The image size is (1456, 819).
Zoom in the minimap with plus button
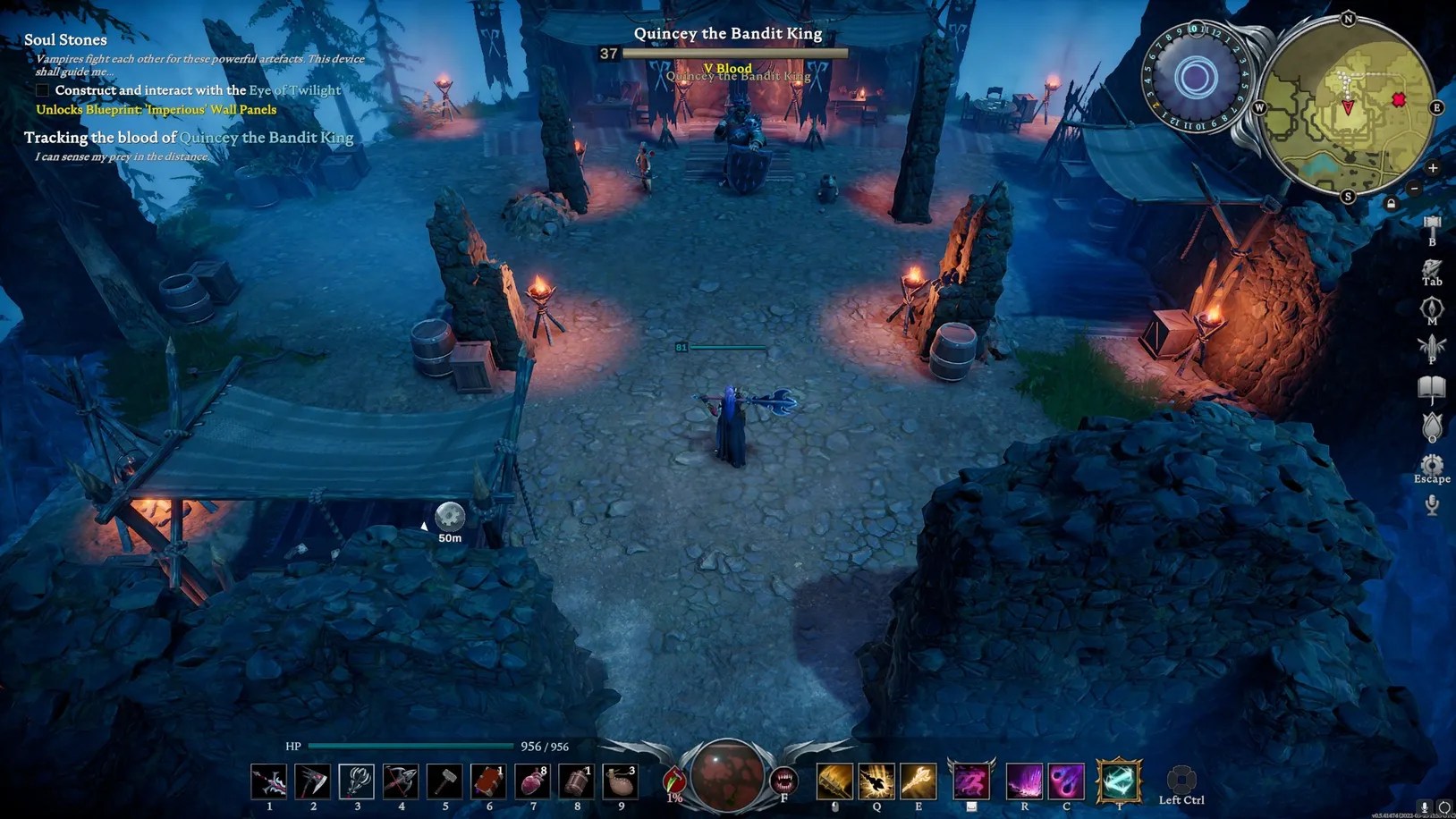tap(1432, 168)
